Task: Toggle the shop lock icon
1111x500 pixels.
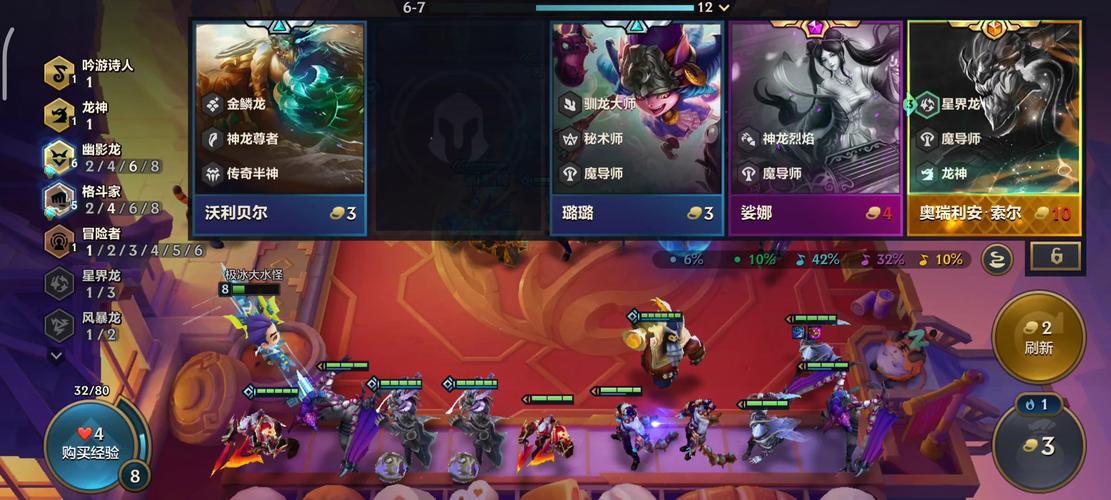Action: pyautogui.click(x=1056, y=257)
